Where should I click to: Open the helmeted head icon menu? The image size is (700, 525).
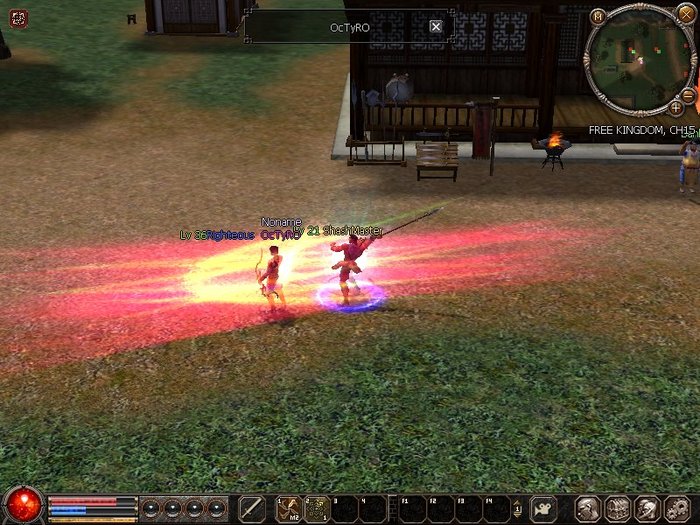pos(647,508)
